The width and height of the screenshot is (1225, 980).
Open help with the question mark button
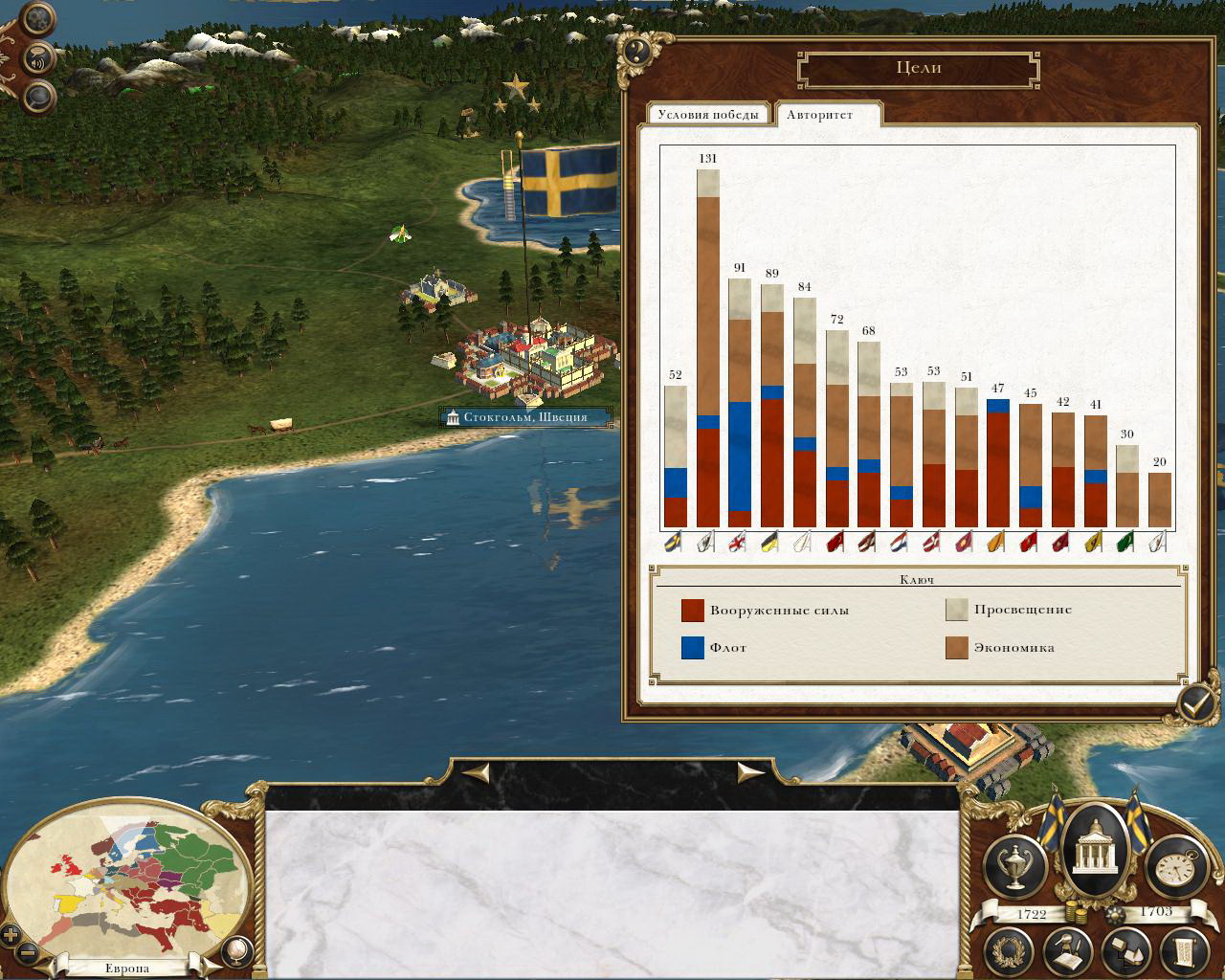pyautogui.click(x=635, y=51)
